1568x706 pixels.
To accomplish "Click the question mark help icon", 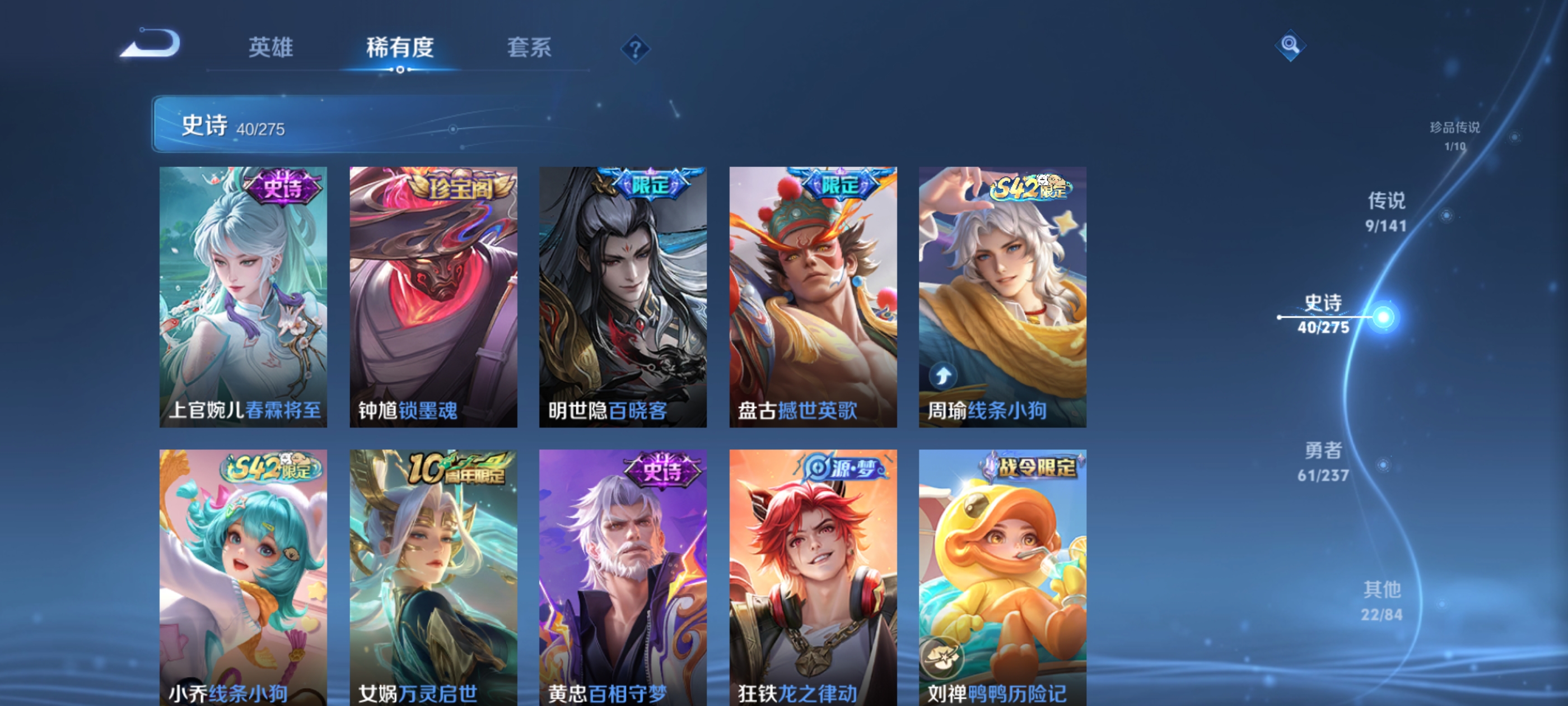I will point(636,49).
